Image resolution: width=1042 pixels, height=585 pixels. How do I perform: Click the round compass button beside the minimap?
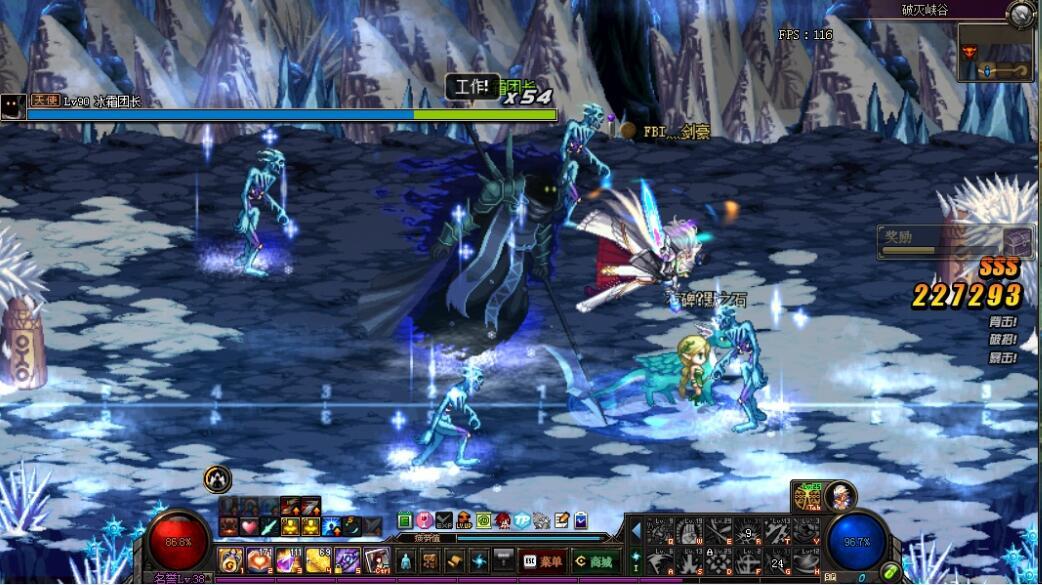click(x=1020, y=13)
